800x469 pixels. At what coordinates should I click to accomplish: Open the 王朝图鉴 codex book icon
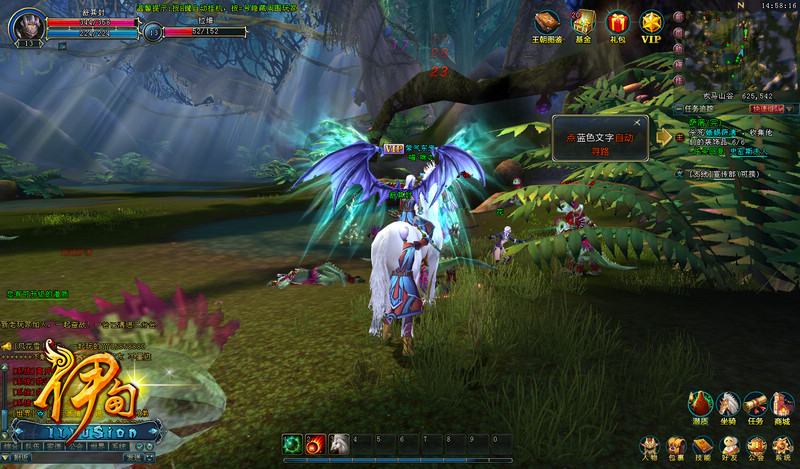pyautogui.click(x=547, y=23)
